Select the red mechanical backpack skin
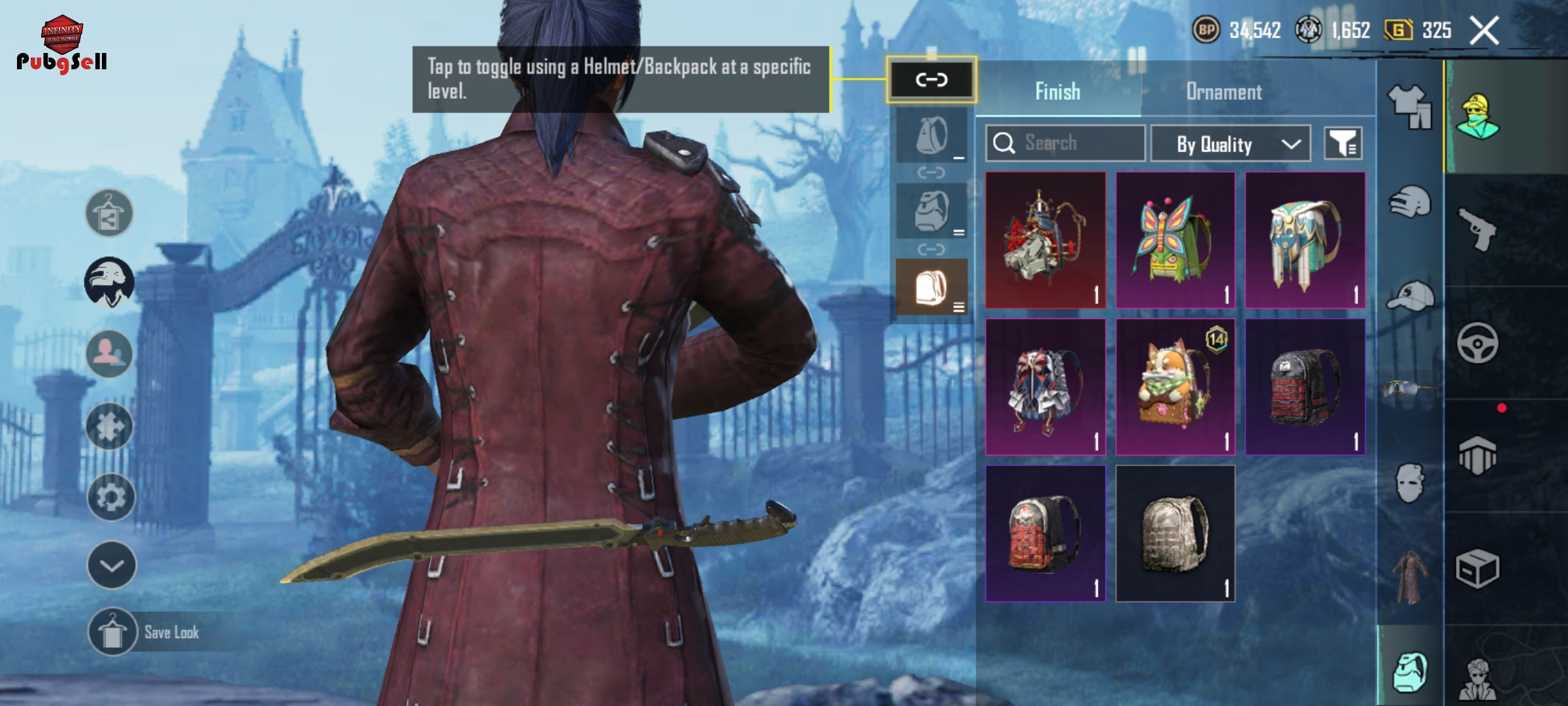1568x706 pixels. (1045, 241)
